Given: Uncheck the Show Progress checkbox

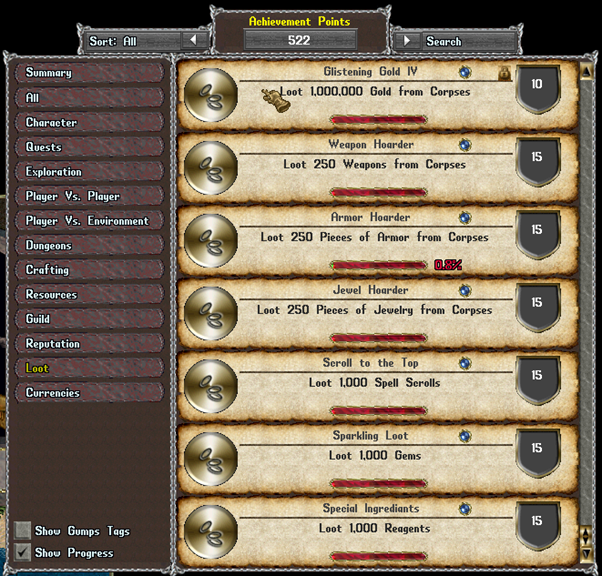Looking at the screenshot, I should pyautogui.click(x=23, y=552).
